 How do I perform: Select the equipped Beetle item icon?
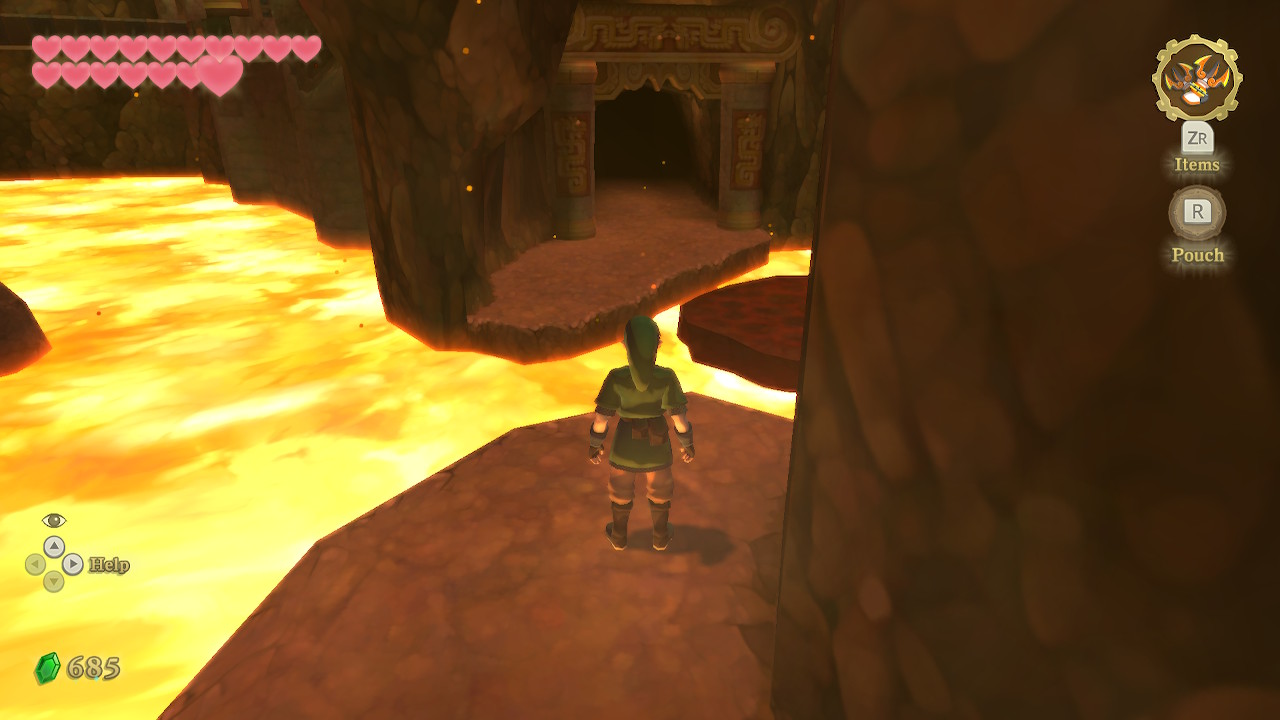(1197, 79)
